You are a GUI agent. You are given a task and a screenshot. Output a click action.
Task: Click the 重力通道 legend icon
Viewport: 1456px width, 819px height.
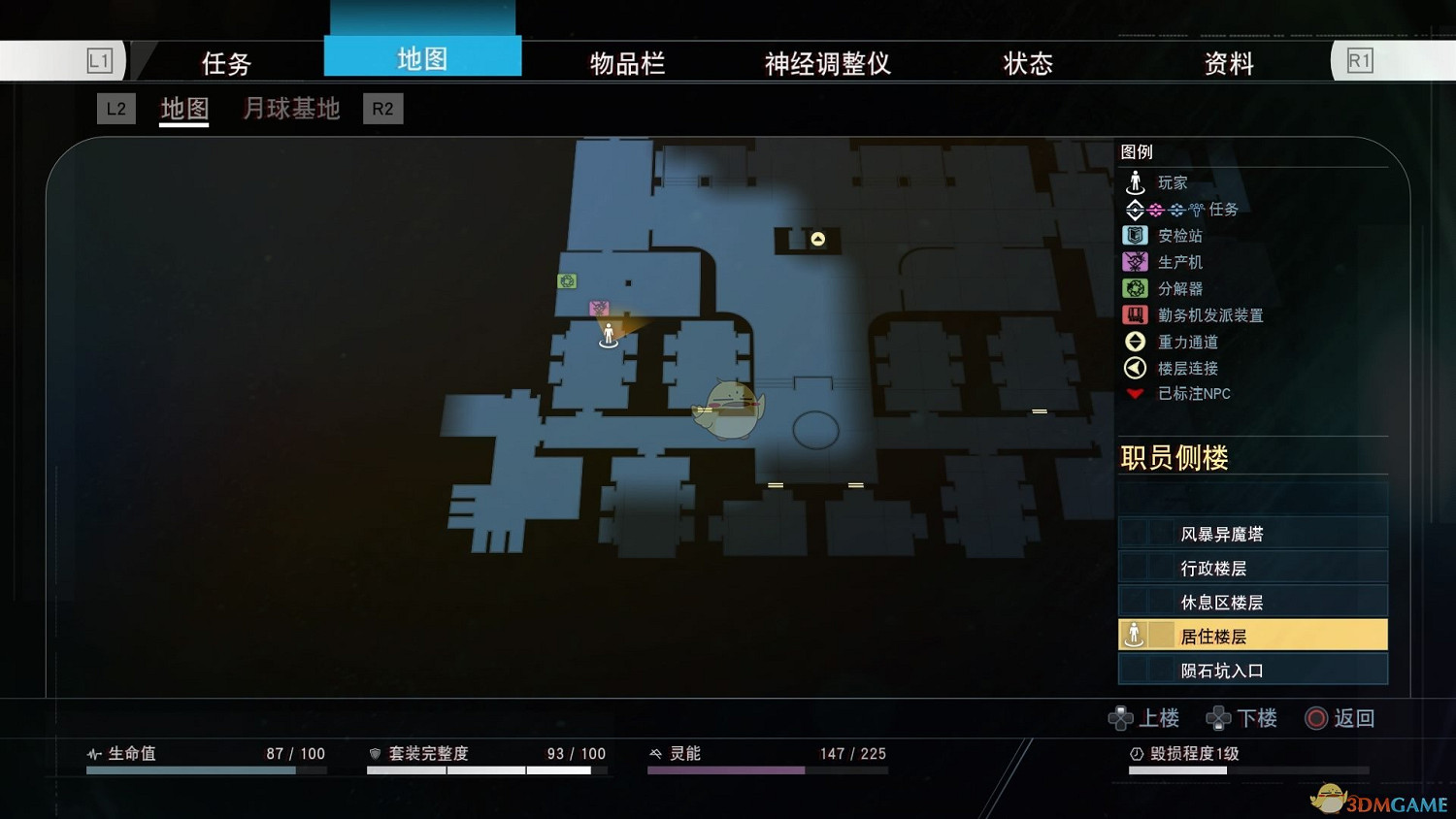1134,342
